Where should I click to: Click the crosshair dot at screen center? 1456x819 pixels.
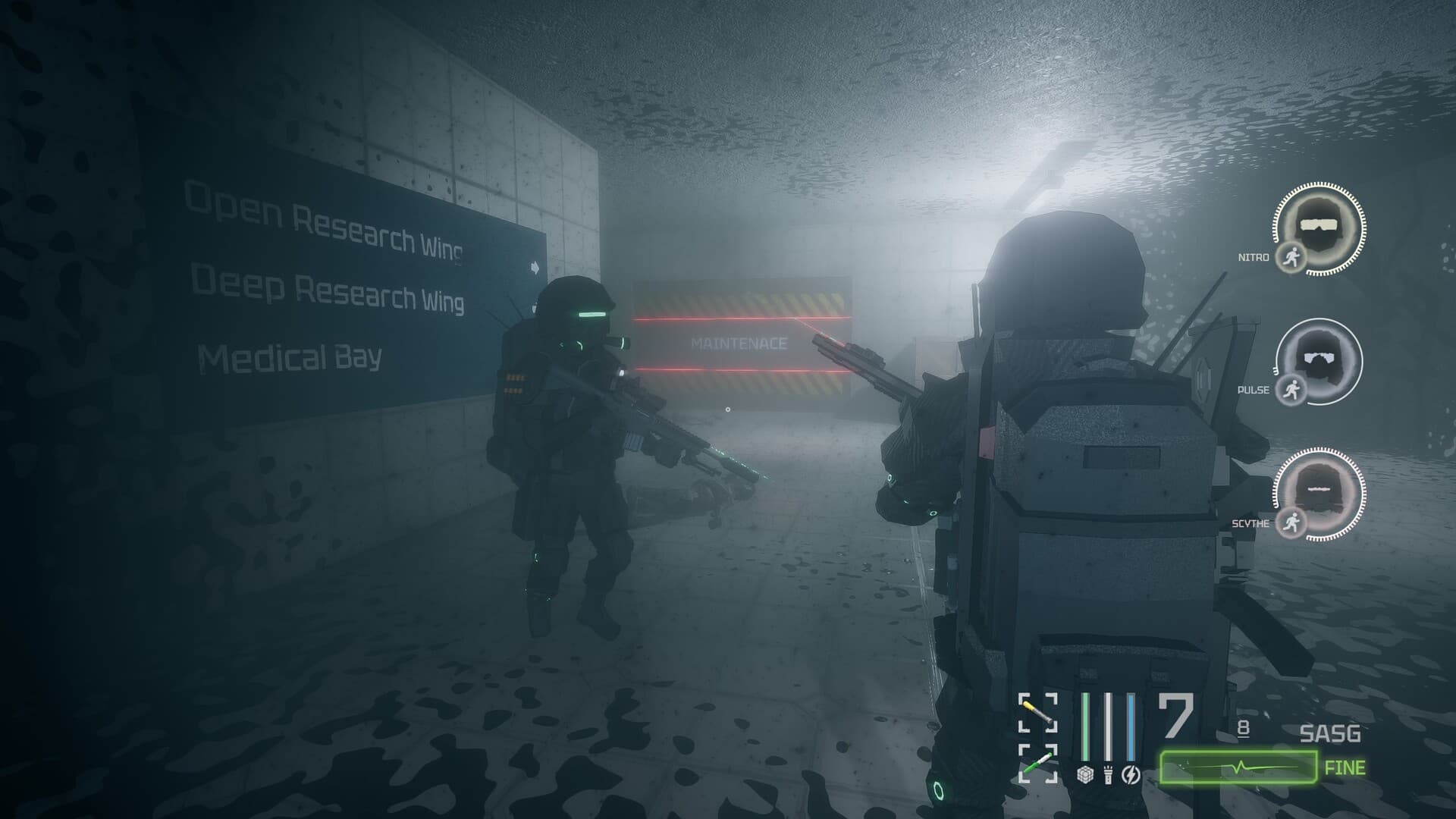tap(728, 409)
